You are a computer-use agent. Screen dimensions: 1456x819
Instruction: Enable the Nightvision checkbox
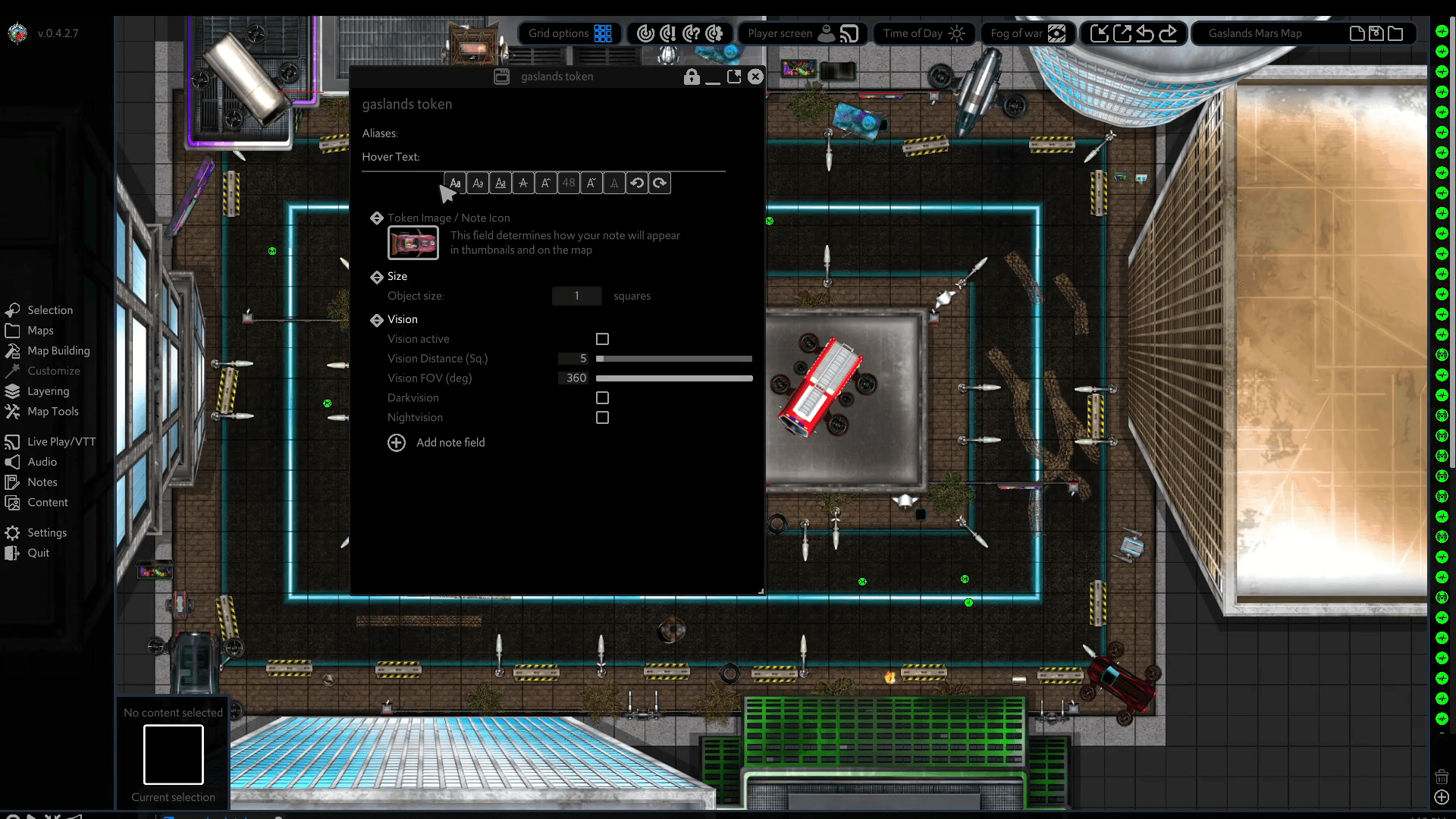pos(602,418)
